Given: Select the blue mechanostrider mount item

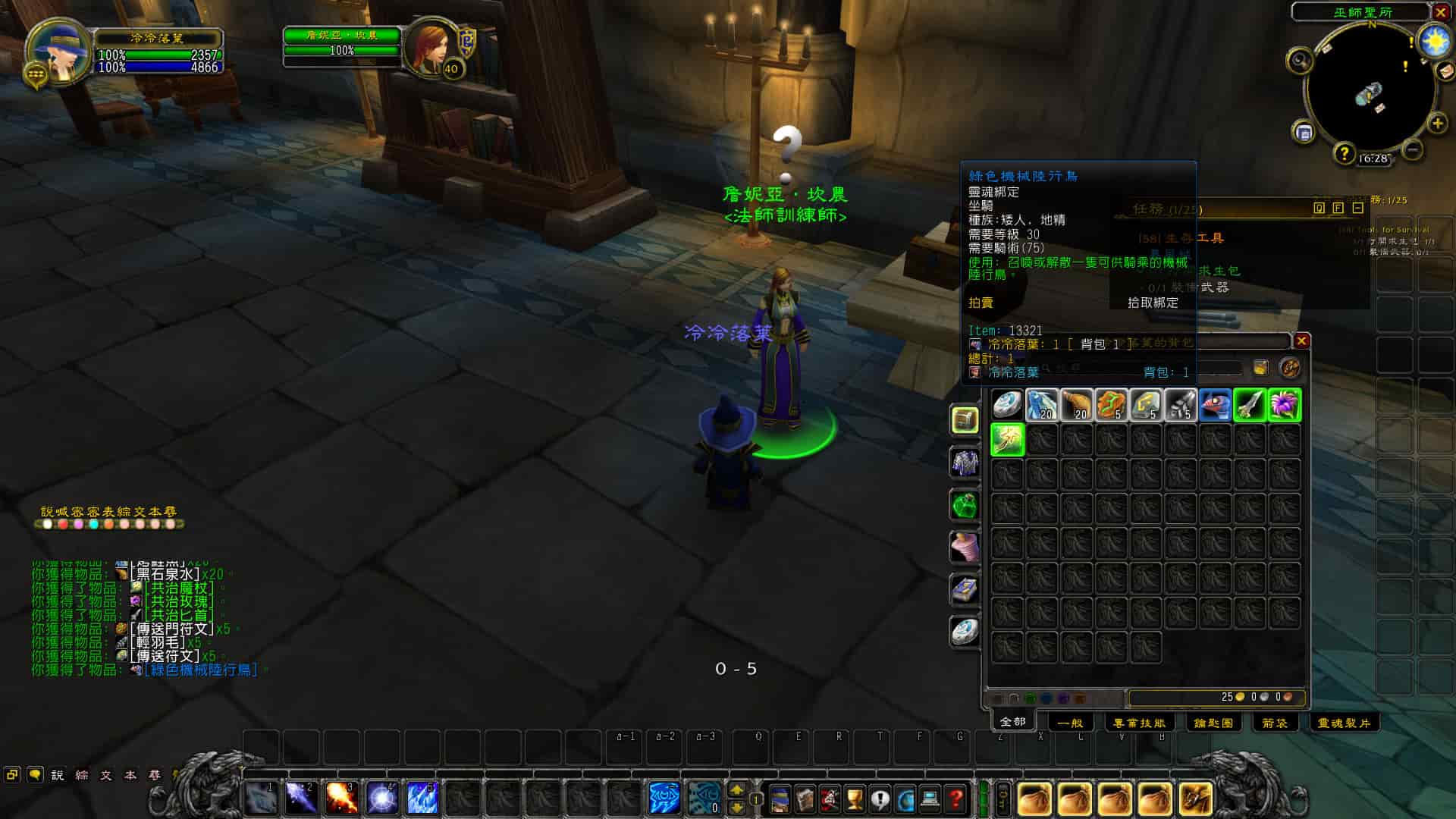Looking at the screenshot, I should (x=1215, y=405).
